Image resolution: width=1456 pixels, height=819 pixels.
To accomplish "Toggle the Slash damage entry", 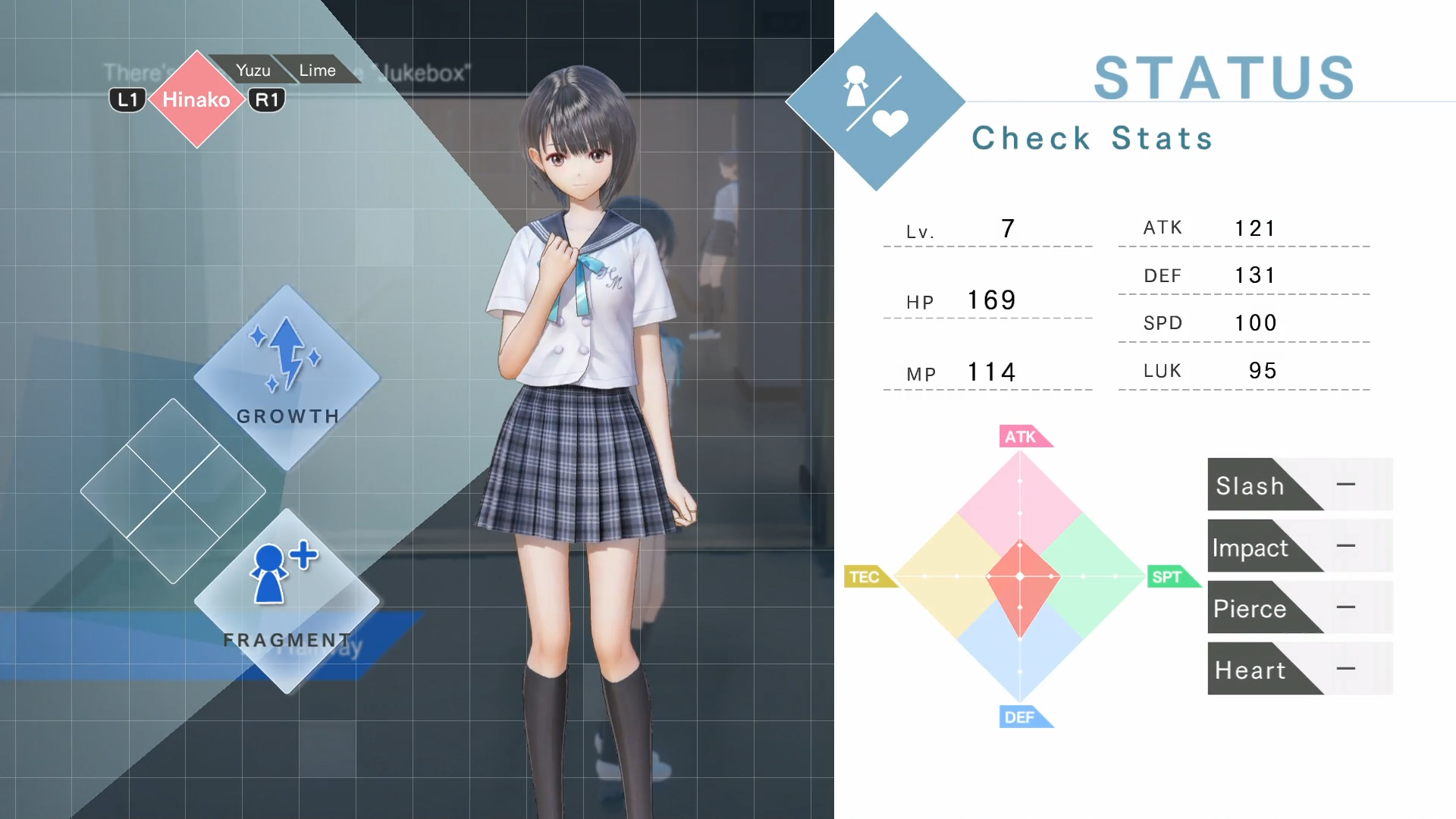I will click(x=1298, y=485).
